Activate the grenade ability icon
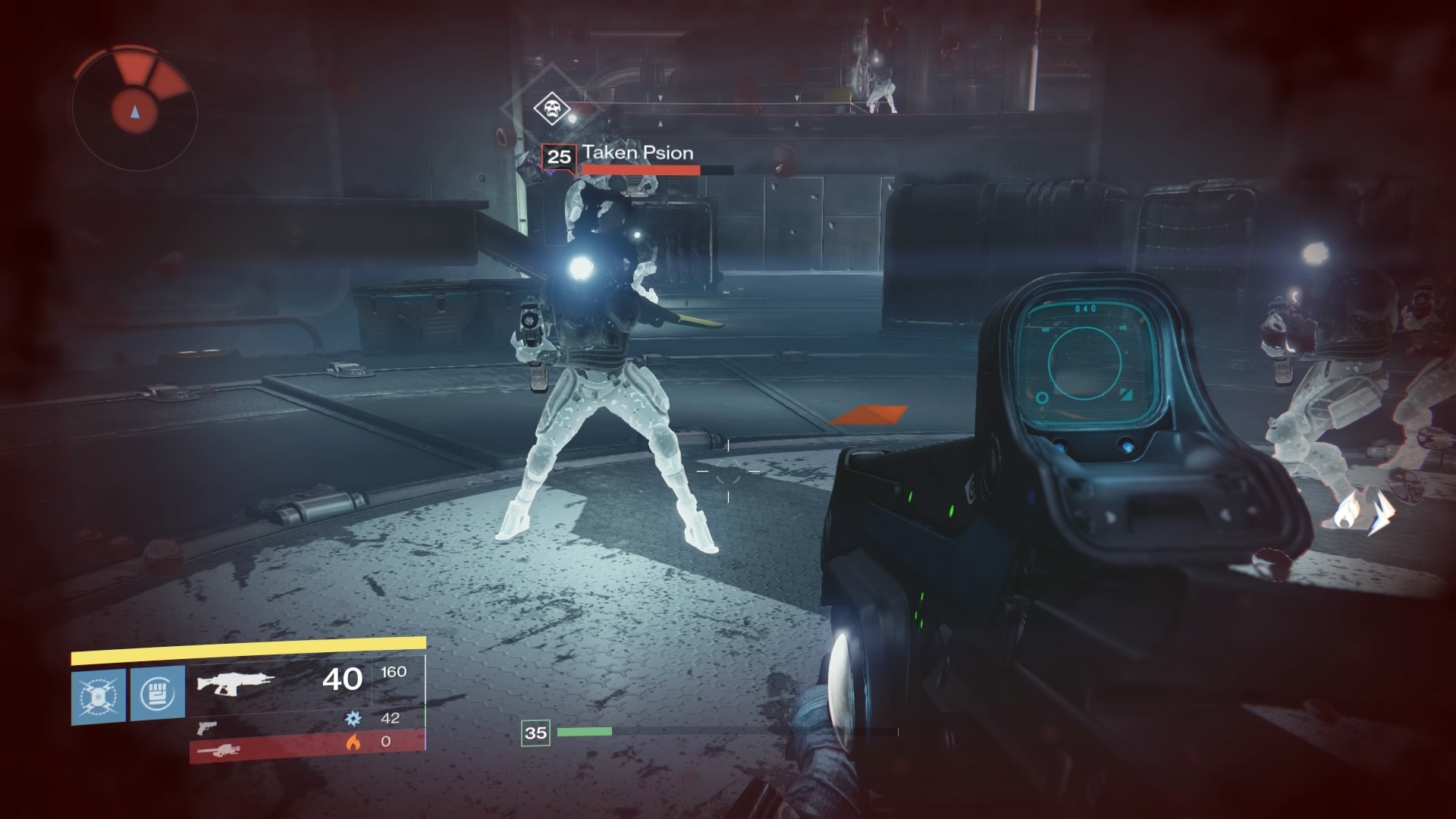The image size is (1456, 819). pyautogui.click(x=99, y=695)
